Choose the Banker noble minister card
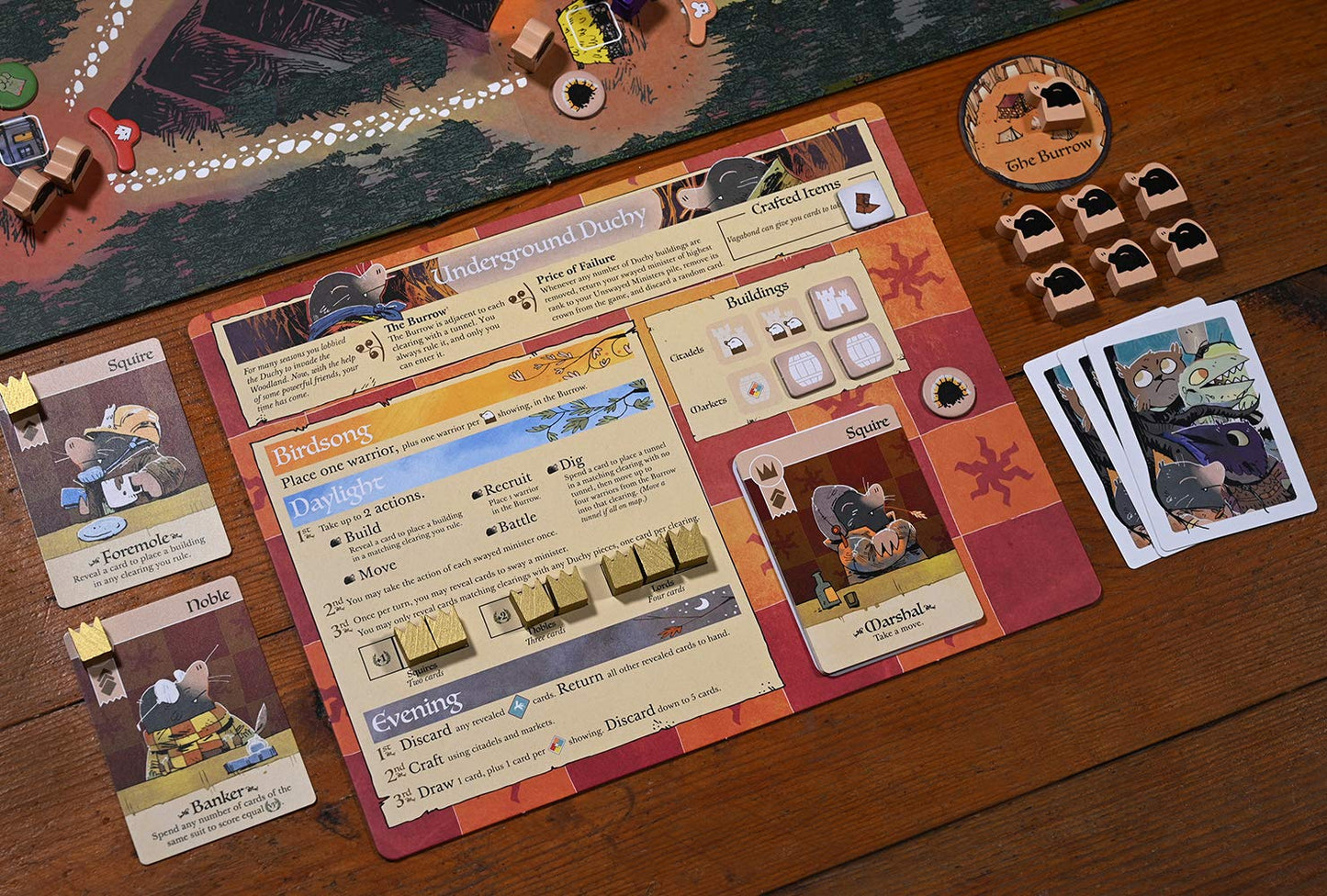 coord(188,721)
